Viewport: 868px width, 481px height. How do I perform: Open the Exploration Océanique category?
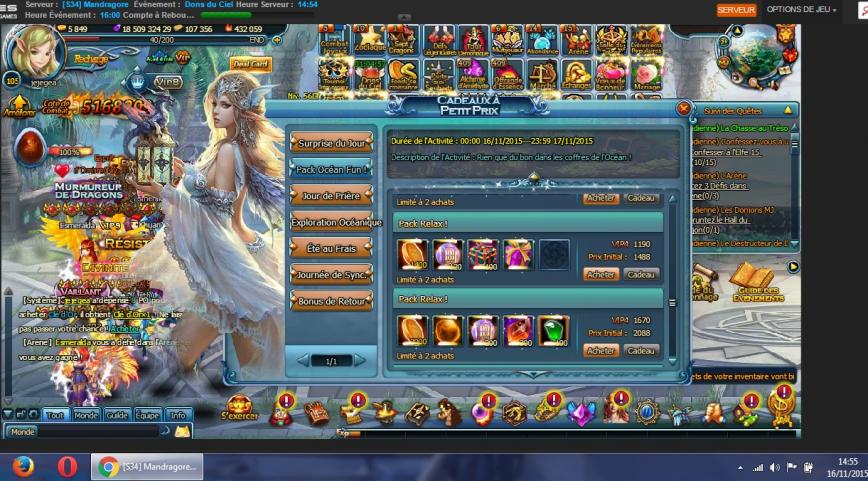335,222
